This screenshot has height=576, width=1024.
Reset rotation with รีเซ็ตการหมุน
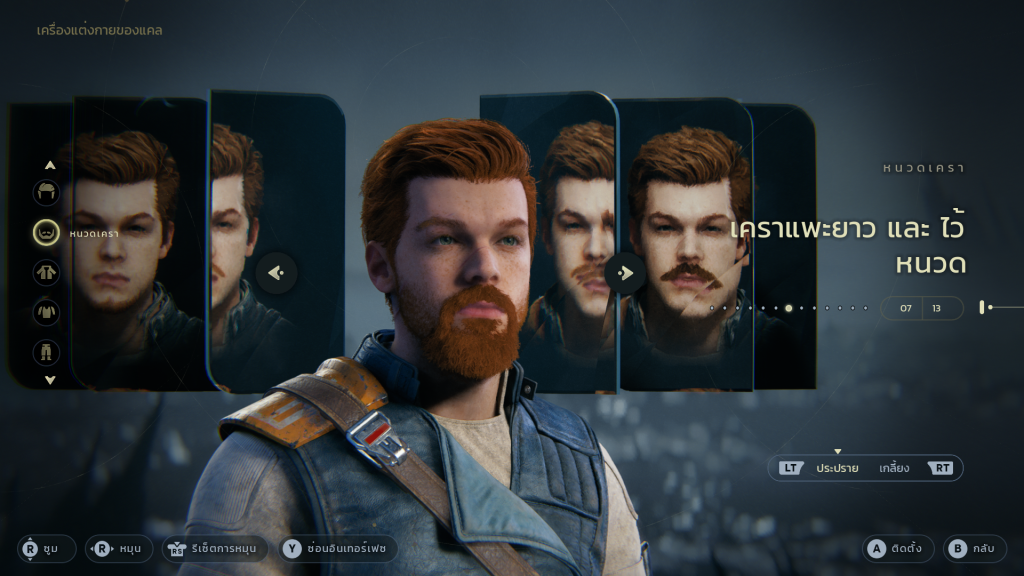point(213,548)
